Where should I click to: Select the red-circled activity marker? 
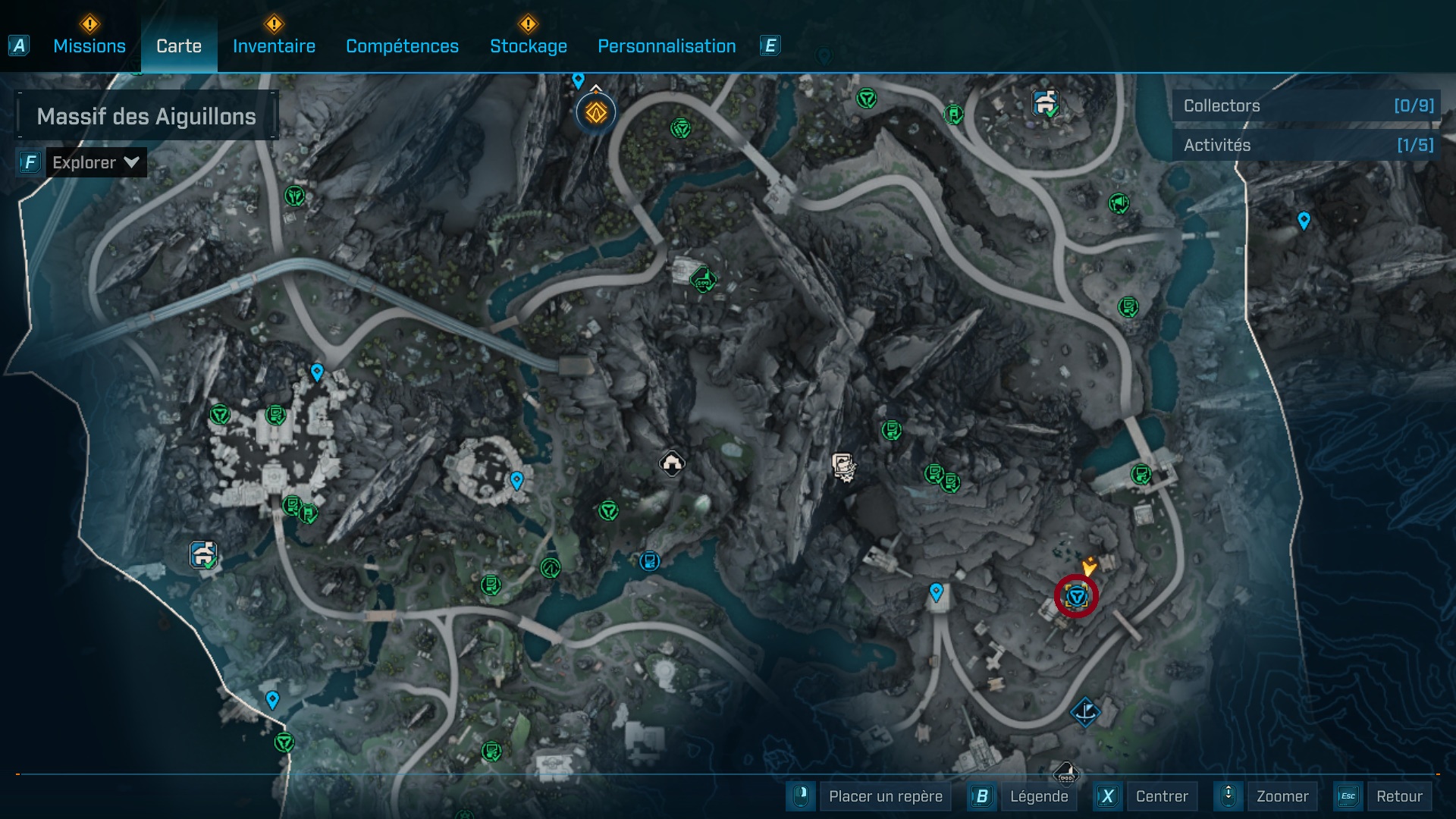pos(1076,597)
